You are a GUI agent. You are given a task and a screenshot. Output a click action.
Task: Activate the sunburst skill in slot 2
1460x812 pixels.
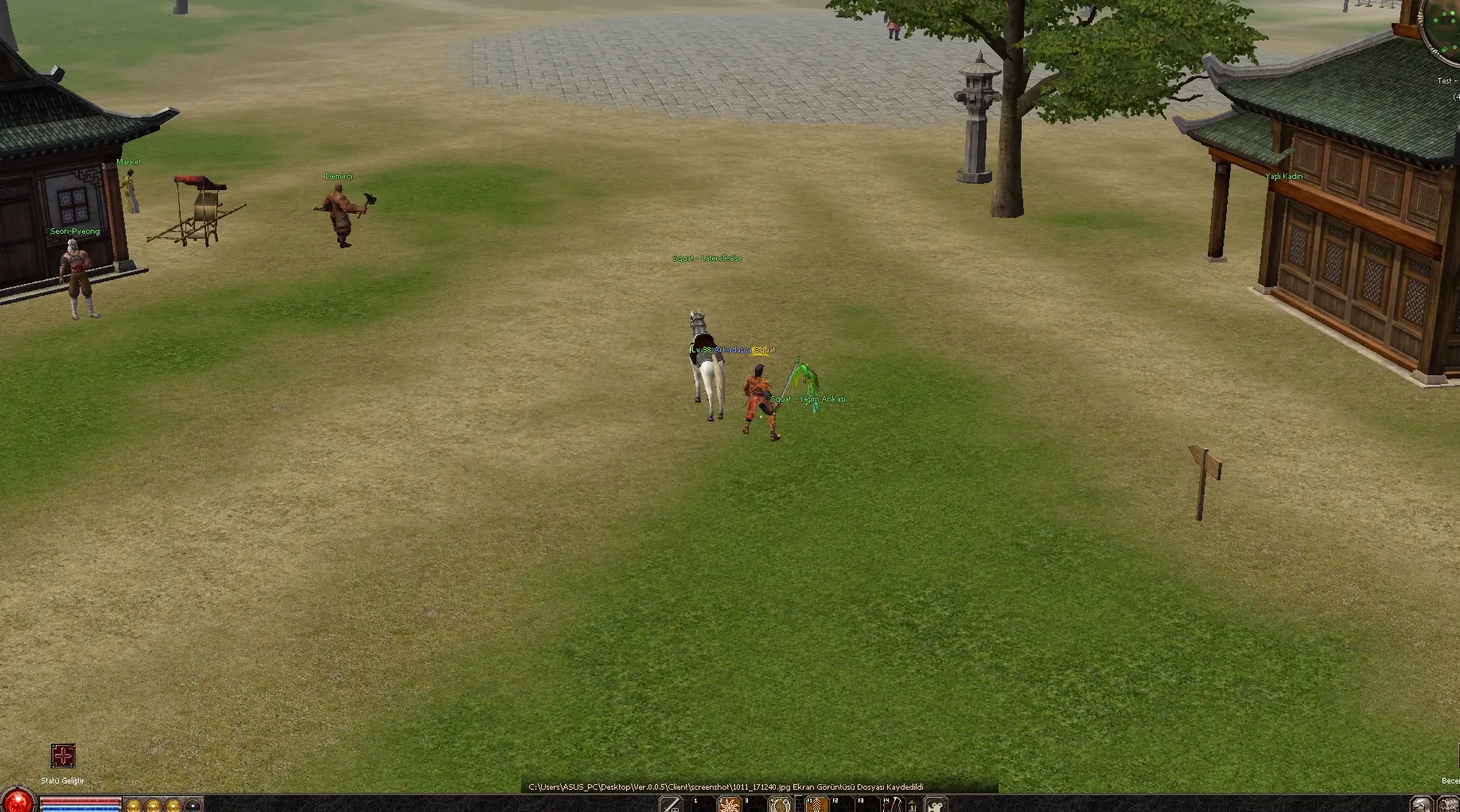[x=729, y=805]
